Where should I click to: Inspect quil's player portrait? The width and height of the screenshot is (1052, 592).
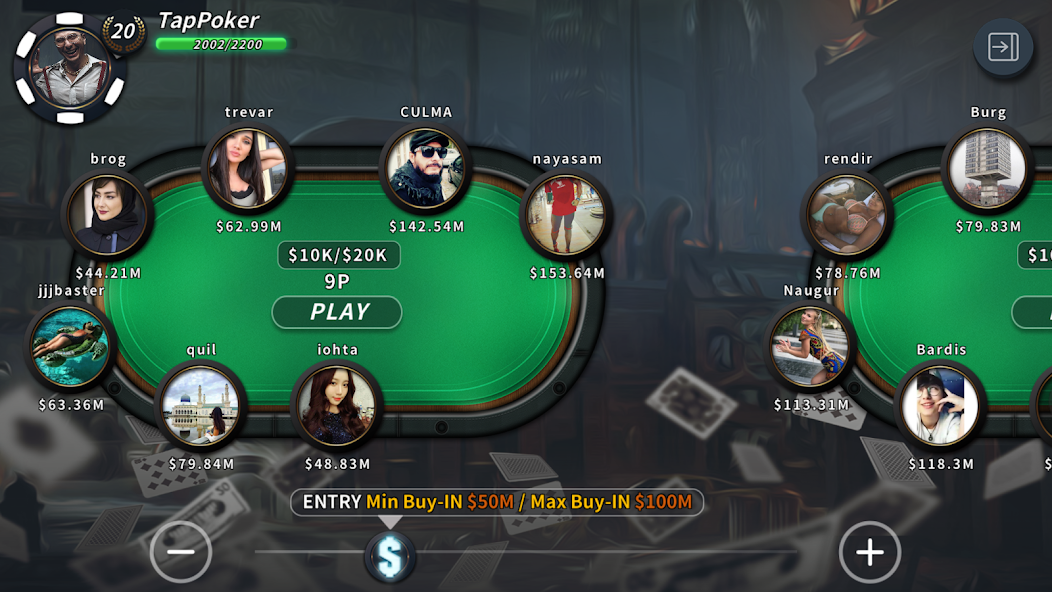pos(201,405)
